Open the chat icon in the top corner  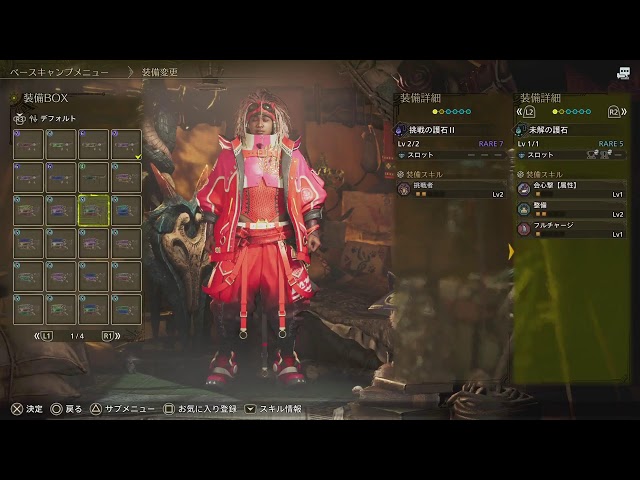pyautogui.click(x=623, y=72)
